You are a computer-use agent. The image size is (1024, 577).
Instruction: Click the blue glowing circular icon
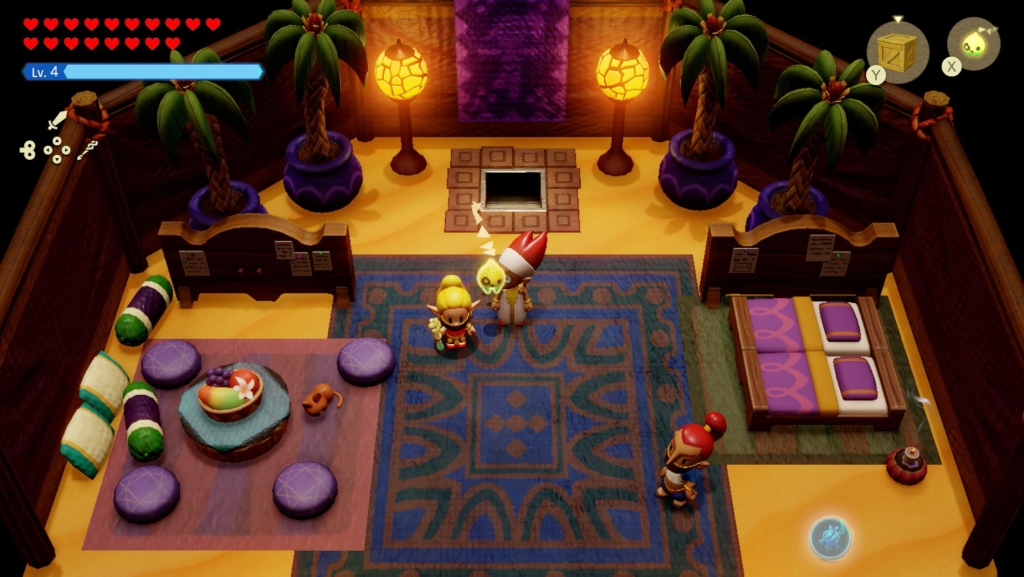(x=830, y=537)
